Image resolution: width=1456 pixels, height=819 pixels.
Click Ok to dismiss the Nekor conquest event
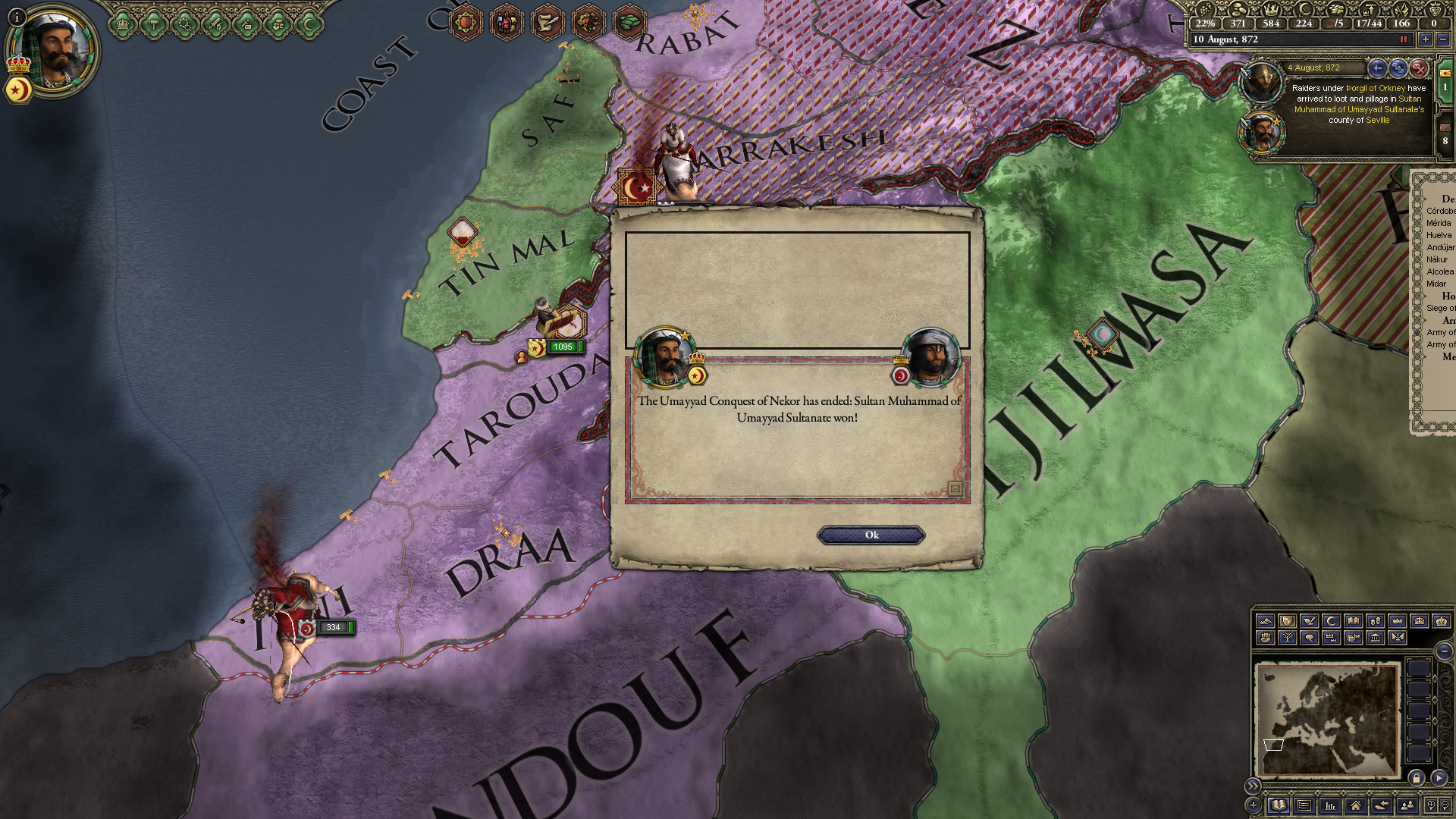(871, 535)
